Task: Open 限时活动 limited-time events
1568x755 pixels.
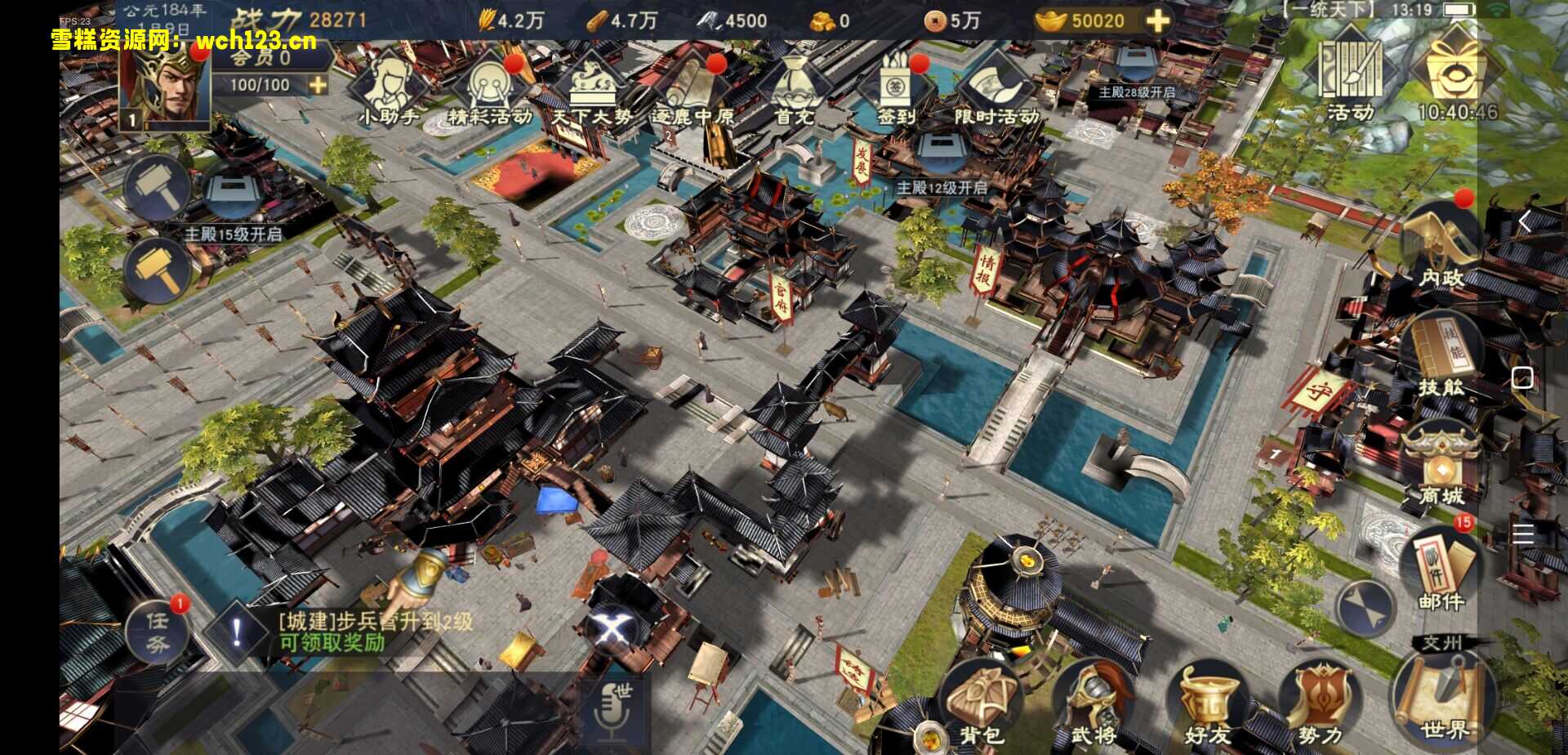Action: click(x=996, y=87)
